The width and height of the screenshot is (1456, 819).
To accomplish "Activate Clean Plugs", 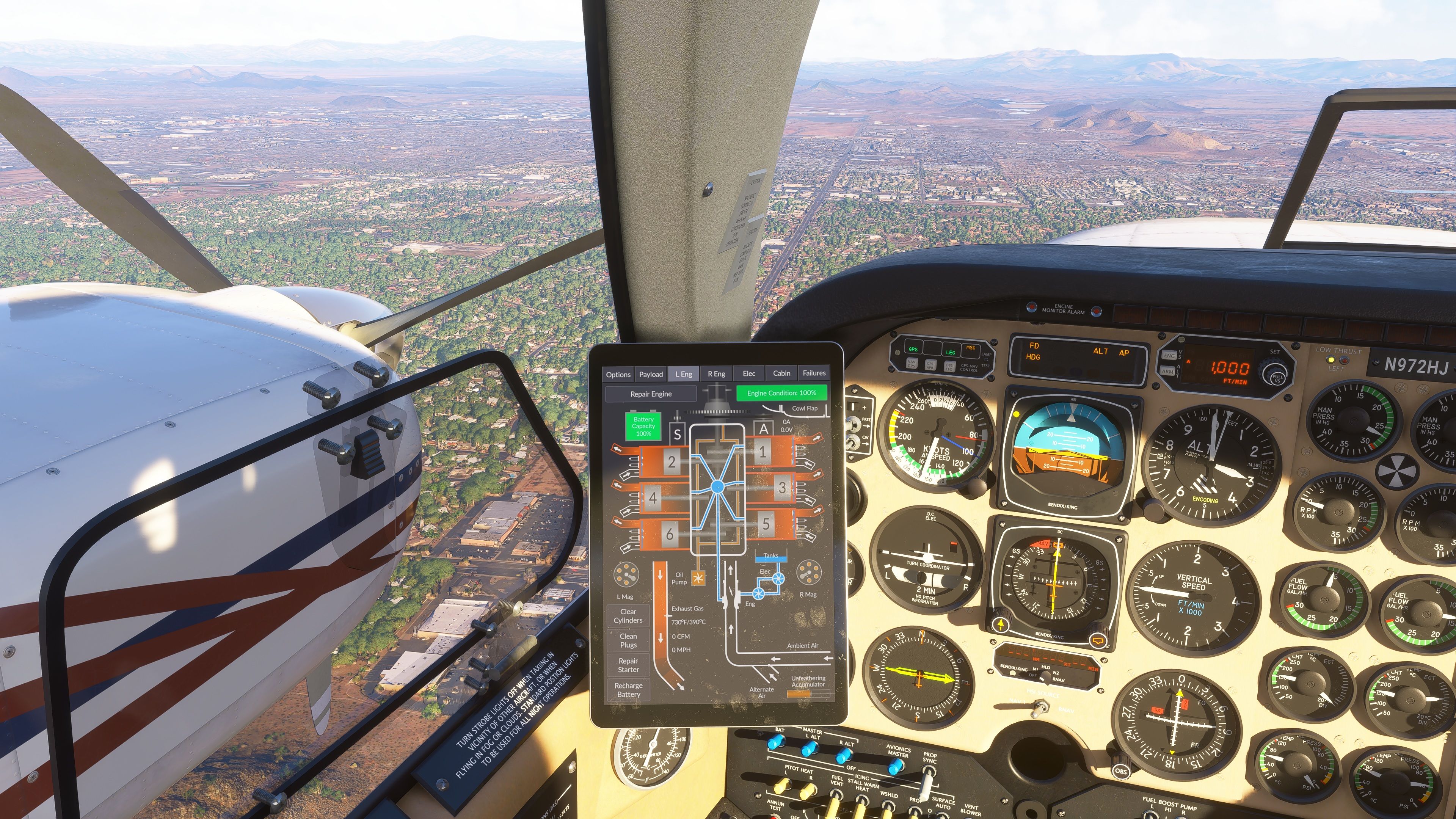I will [x=628, y=640].
